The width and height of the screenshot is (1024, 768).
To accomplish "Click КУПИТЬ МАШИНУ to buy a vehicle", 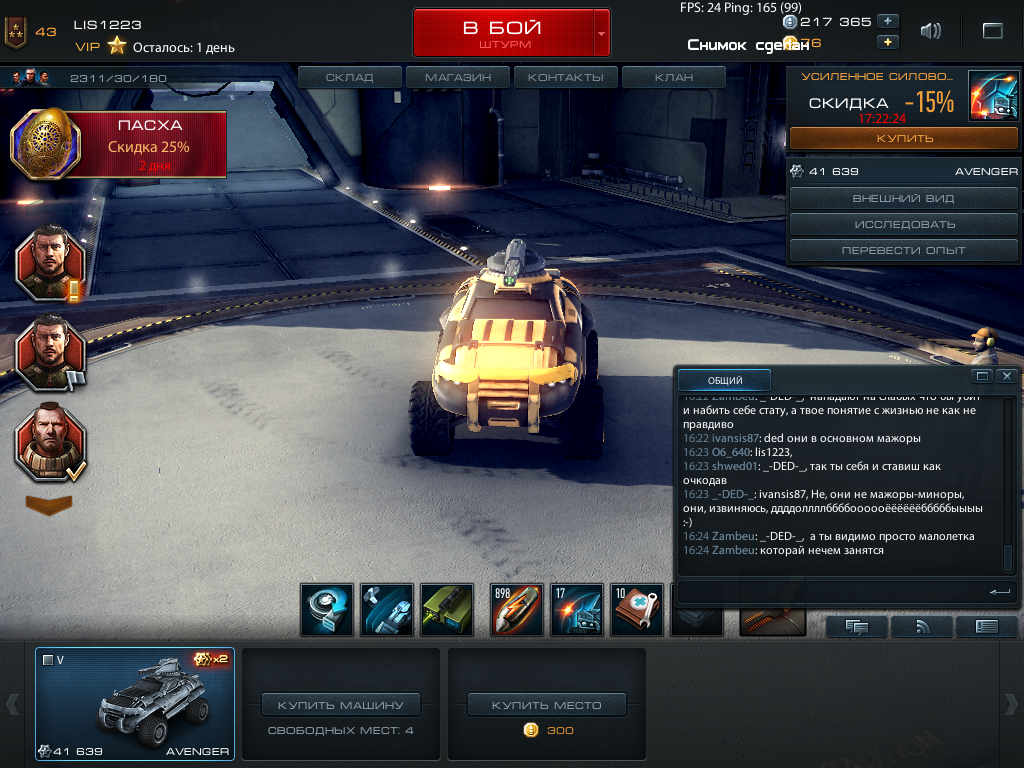I will tap(341, 705).
